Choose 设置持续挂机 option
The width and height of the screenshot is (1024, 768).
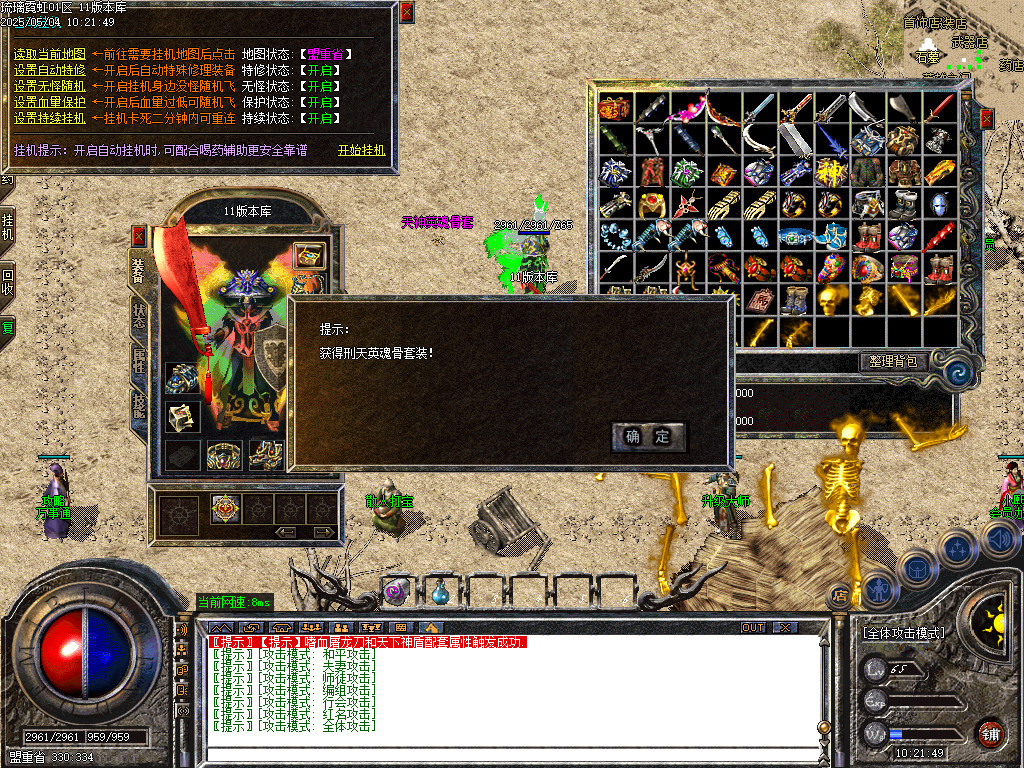tap(49, 118)
